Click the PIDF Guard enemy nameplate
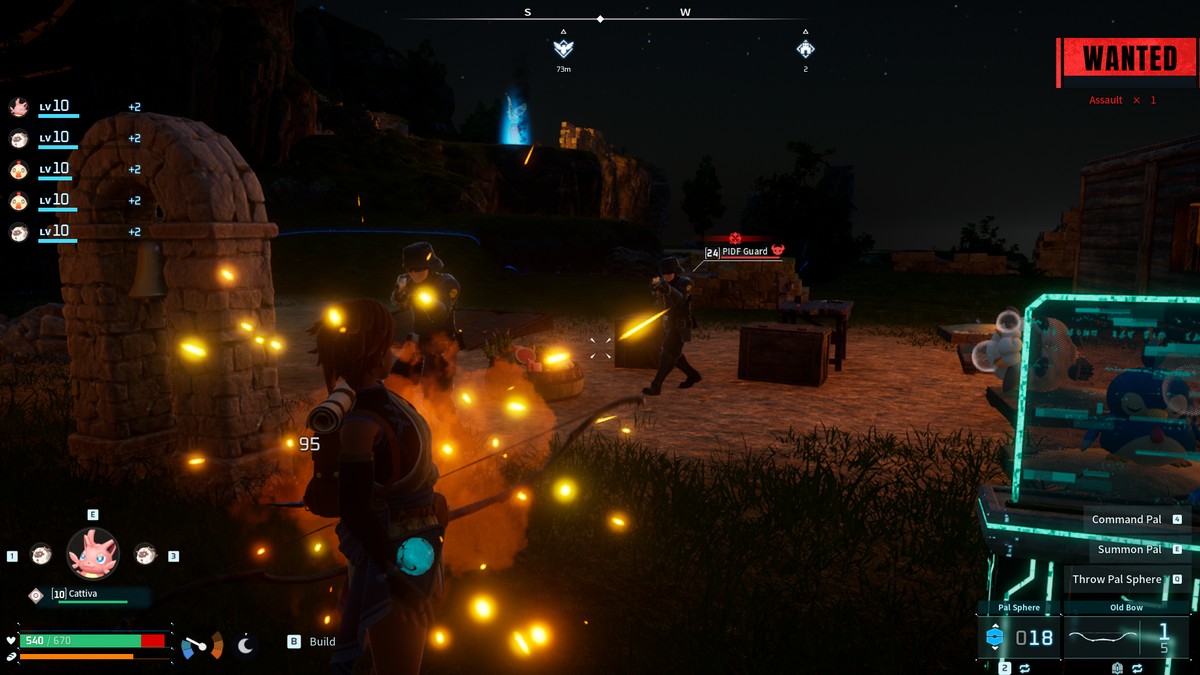 coord(745,252)
